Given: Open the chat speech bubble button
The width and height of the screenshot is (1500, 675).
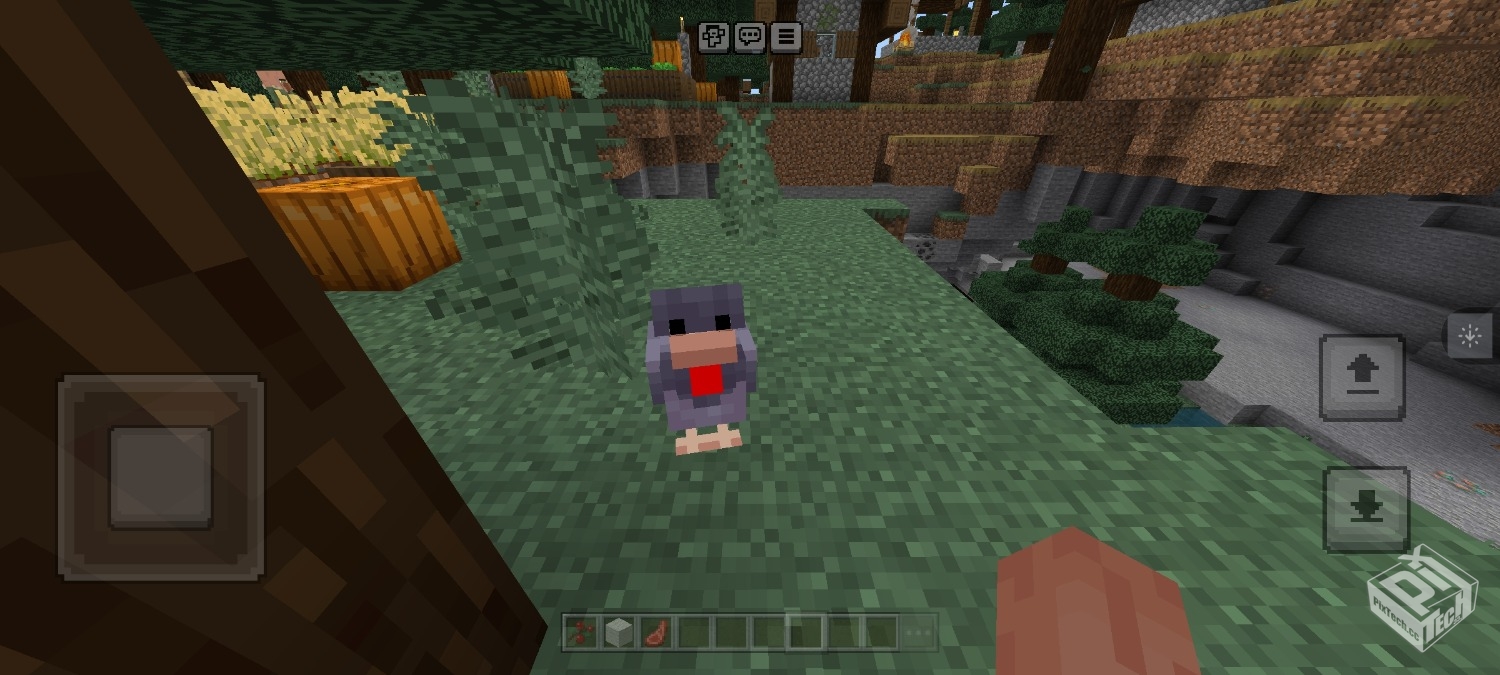Looking at the screenshot, I should 750,37.
